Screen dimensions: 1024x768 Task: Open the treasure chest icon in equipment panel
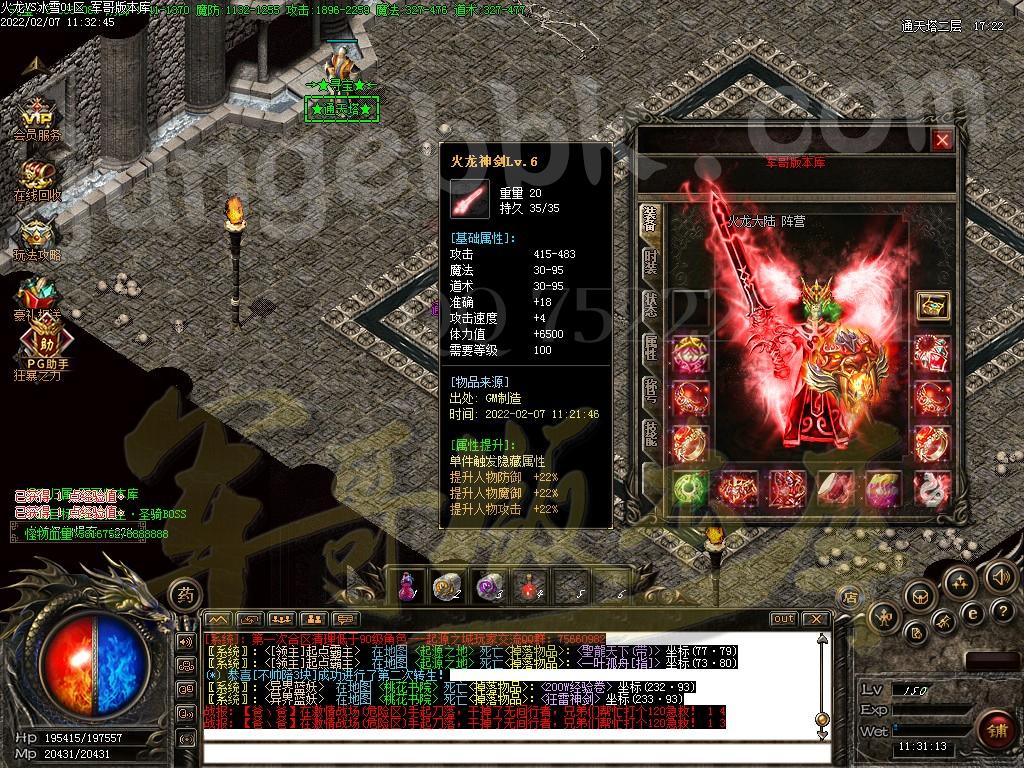[932, 306]
